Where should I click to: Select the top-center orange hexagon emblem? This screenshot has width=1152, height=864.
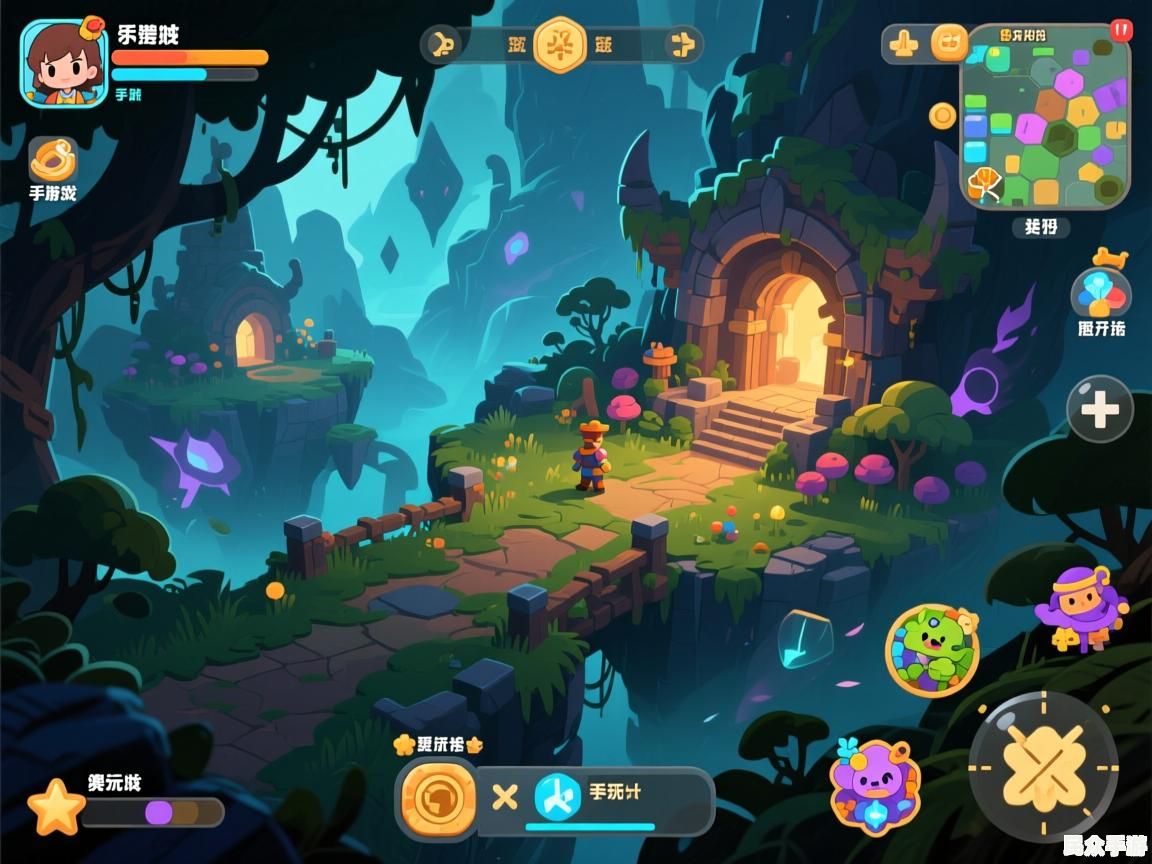[x=559, y=44]
